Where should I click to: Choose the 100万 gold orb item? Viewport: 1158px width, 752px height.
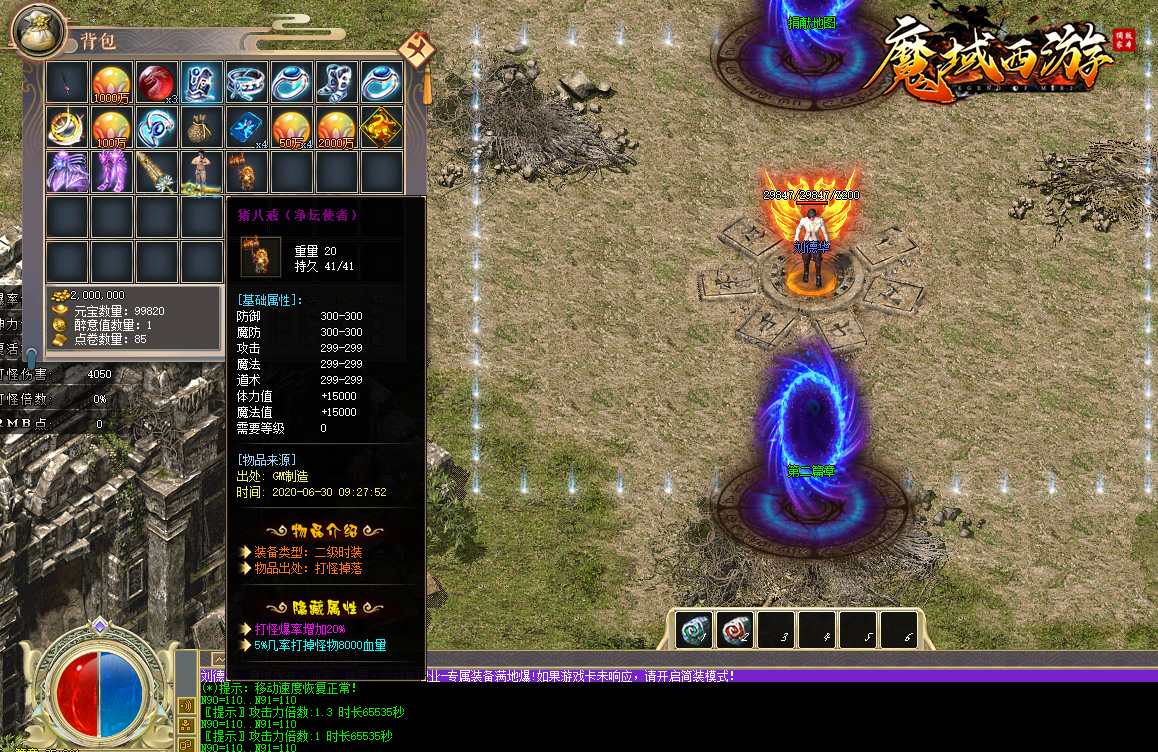pyautogui.click(x=111, y=127)
